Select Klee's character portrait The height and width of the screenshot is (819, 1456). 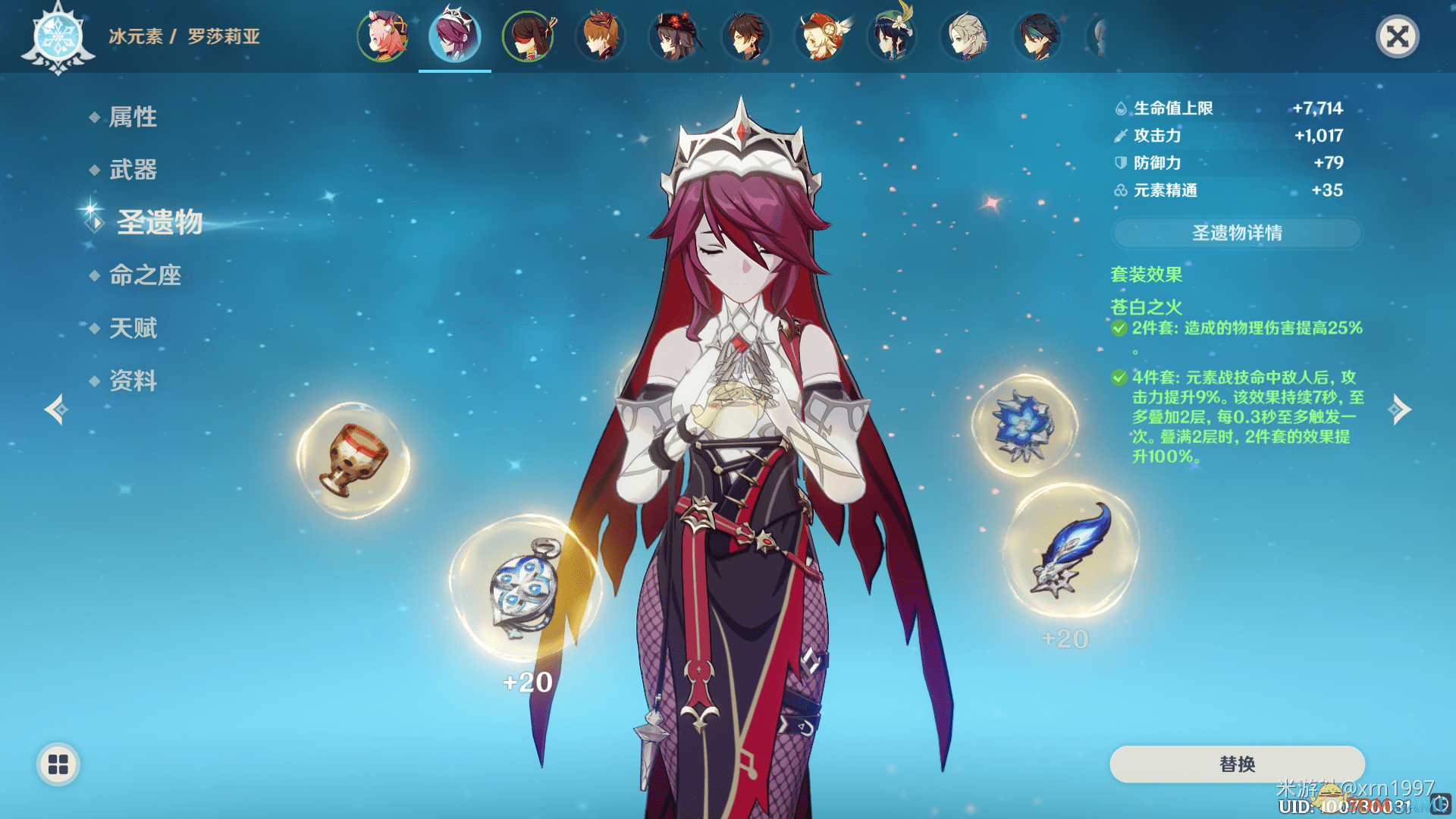coord(820,36)
